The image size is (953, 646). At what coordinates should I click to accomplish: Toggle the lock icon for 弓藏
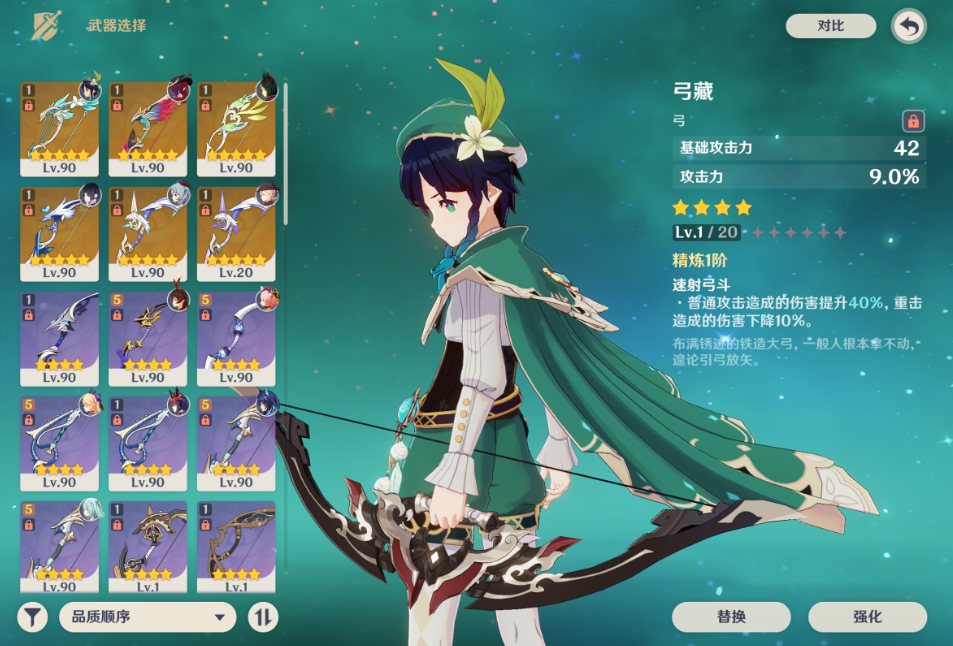[912, 121]
